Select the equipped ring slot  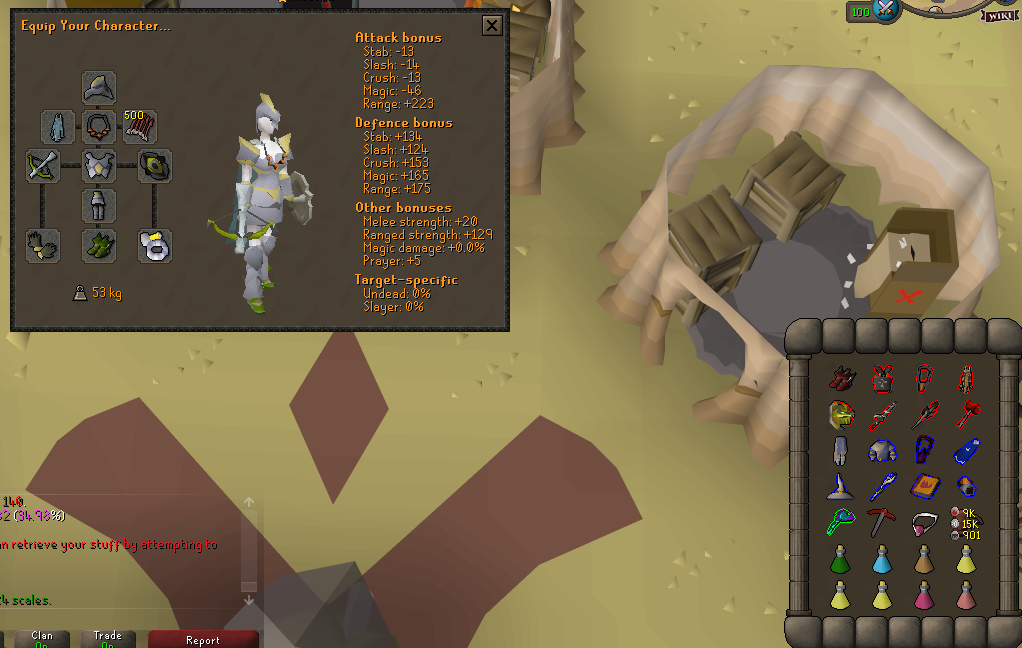[155, 245]
